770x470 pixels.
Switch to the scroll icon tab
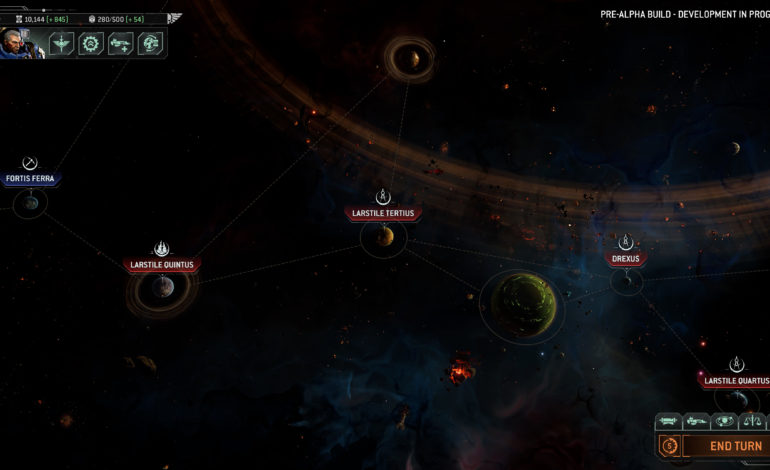point(668,422)
